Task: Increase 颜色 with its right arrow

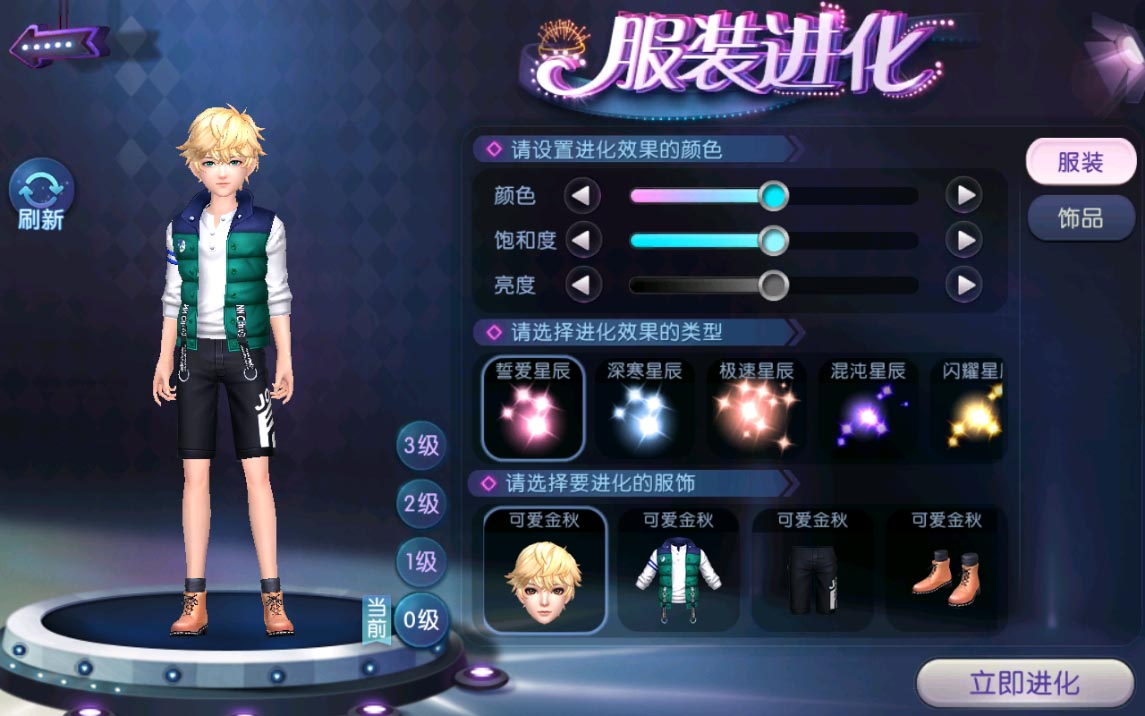Action: point(963,195)
